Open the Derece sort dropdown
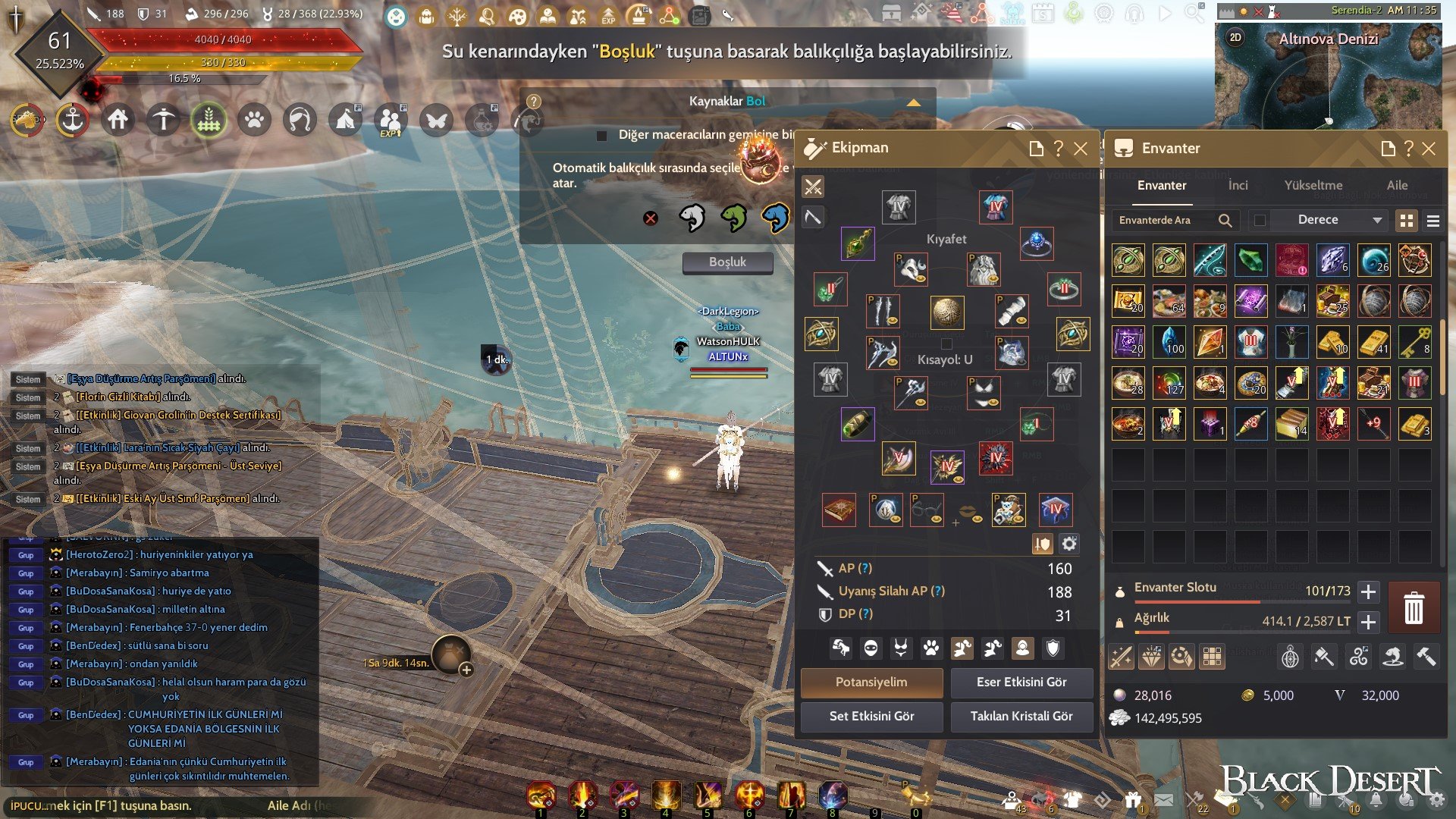This screenshot has width=1456, height=819. click(x=1338, y=220)
